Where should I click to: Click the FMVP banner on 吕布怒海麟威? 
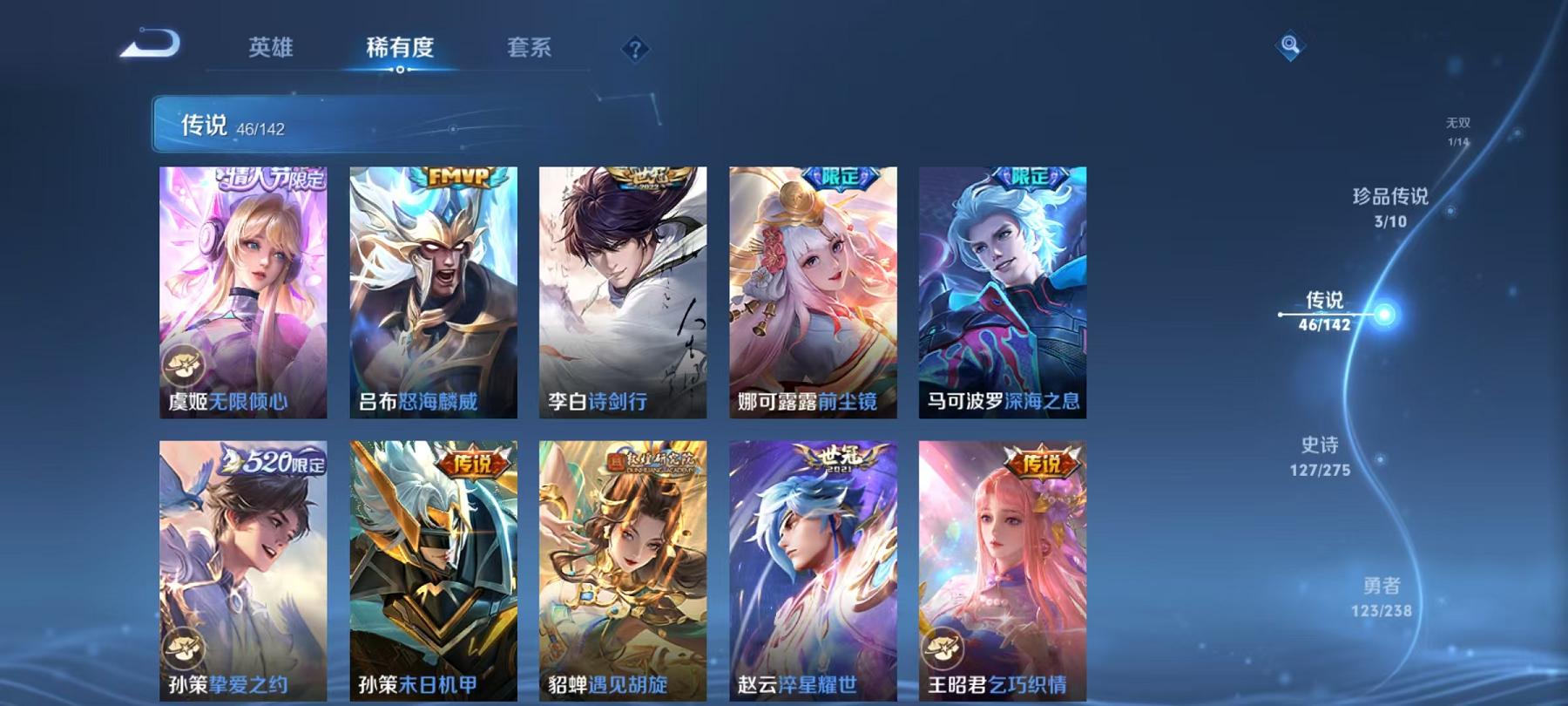[x=456, y=175]
